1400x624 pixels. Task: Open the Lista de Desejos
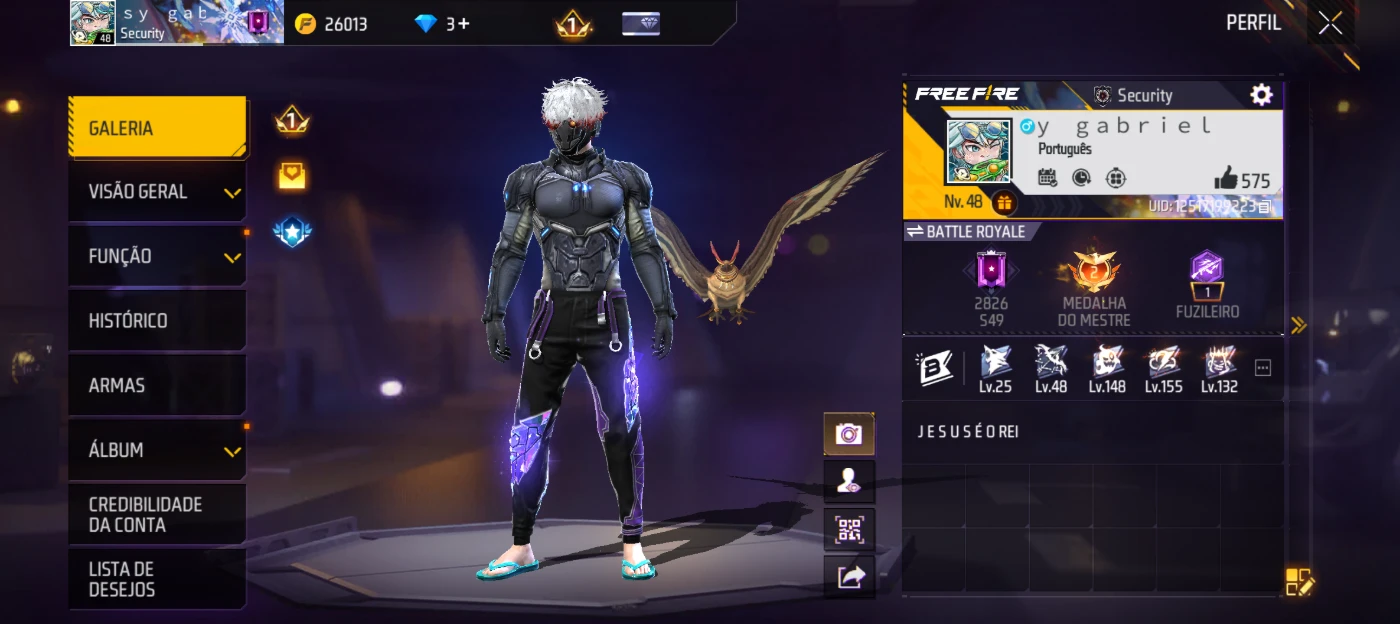pyautogui.click(x=157, y=579)
